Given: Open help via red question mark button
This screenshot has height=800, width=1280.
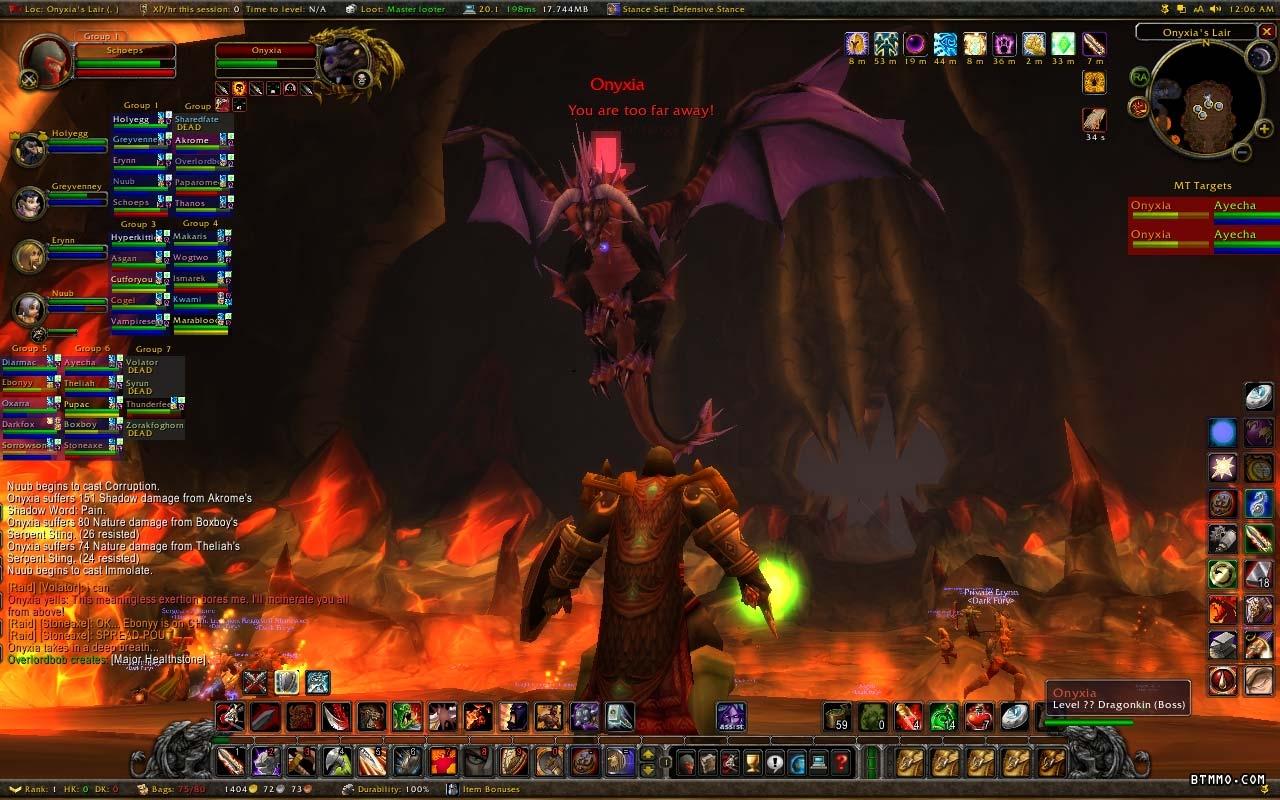Looking at the screenshot, I should [x=842, y=763].
